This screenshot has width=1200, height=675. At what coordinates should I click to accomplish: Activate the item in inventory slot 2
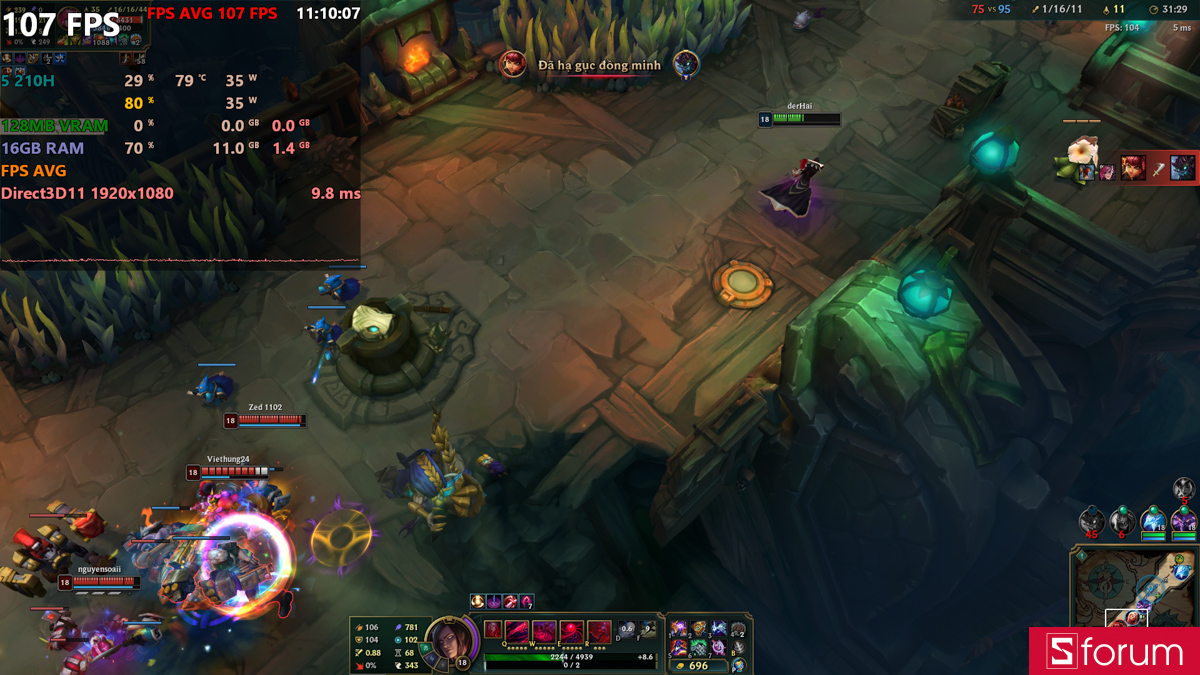click(699, 628)
